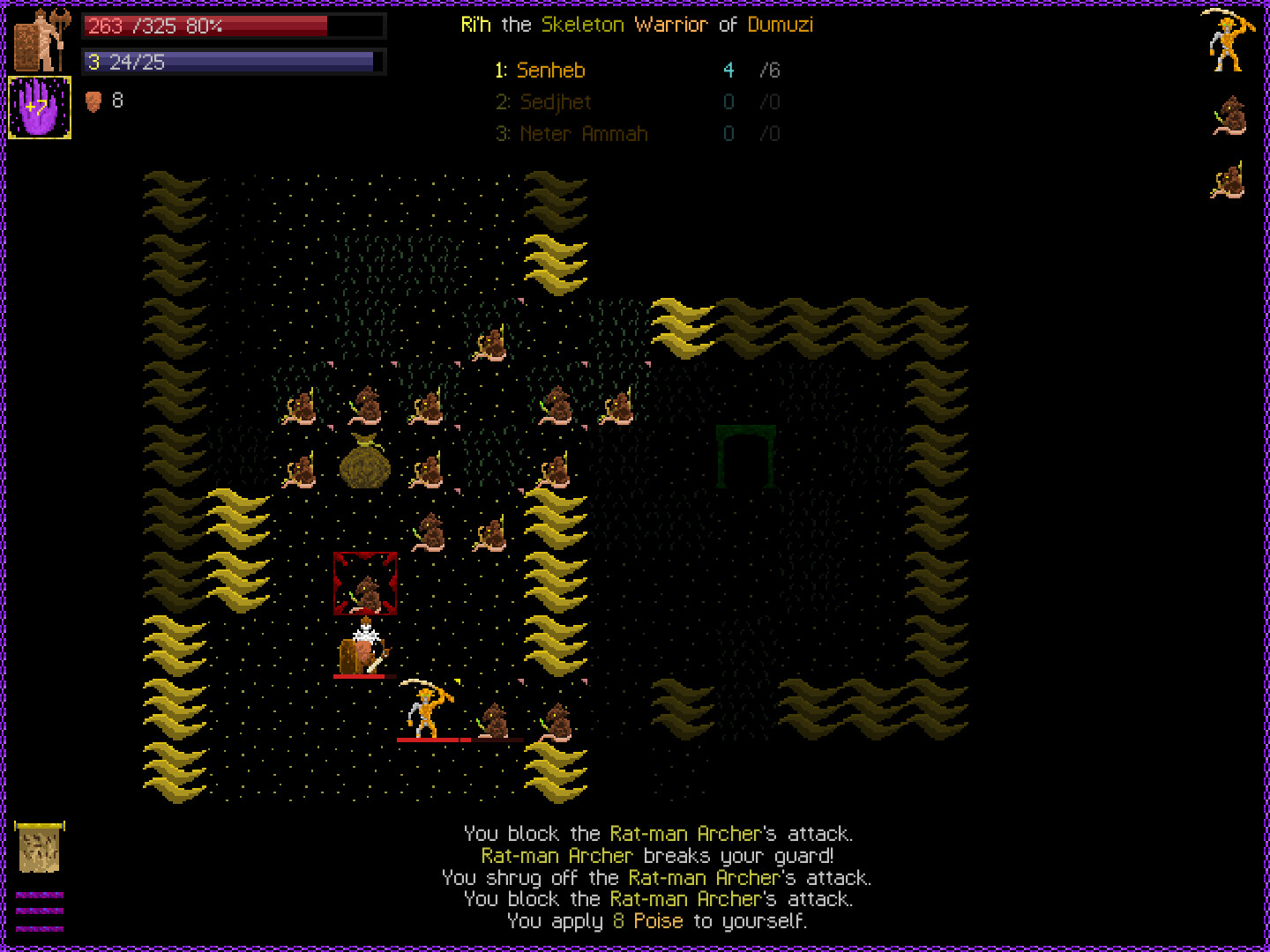
Task: Open the Senheb ammo count 4/6 detail
Action: coord(749,70)
